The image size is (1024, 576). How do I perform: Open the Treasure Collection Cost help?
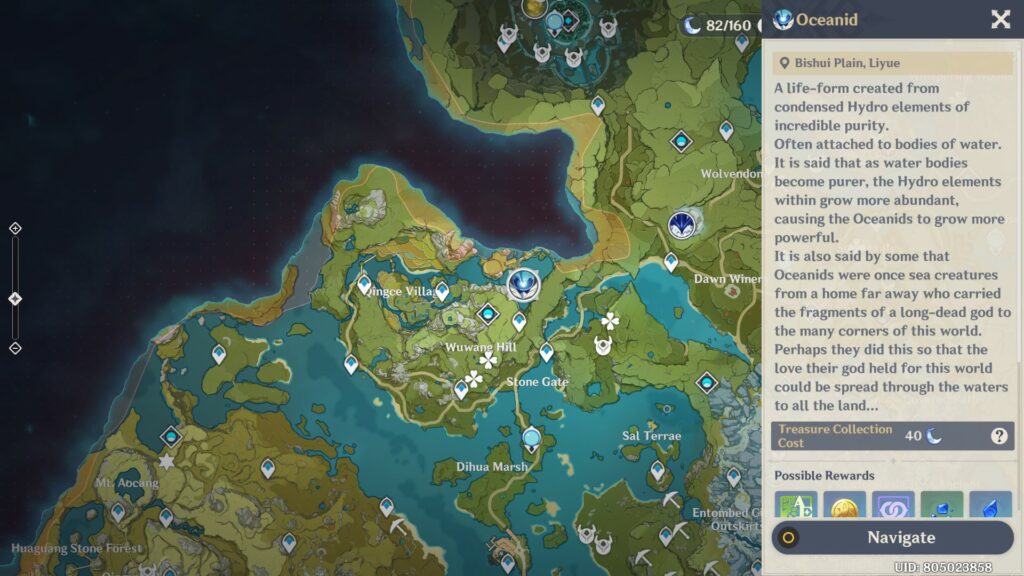998,436
